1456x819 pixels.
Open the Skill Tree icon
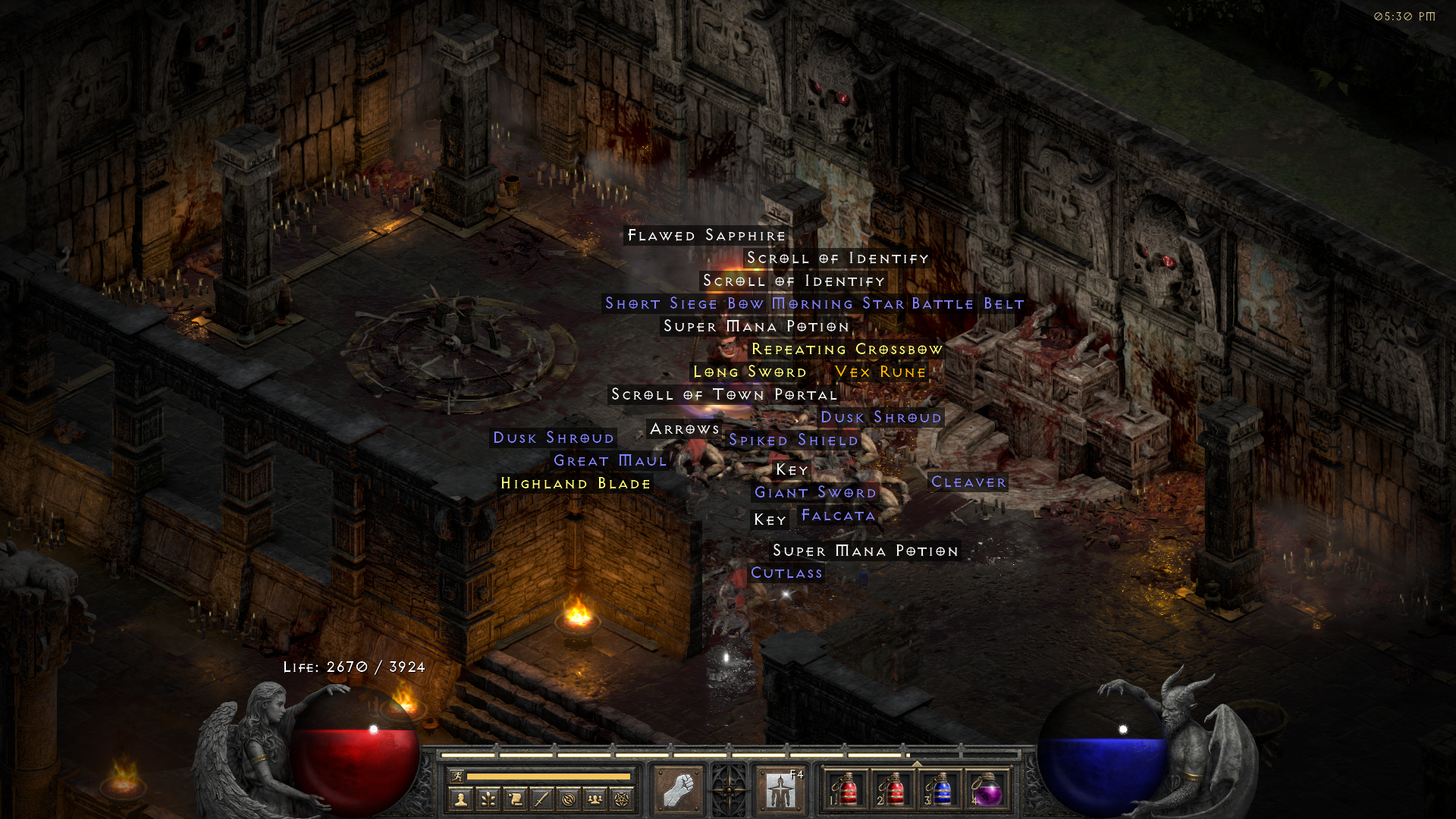pyautogui.click(x=488, y=799)
